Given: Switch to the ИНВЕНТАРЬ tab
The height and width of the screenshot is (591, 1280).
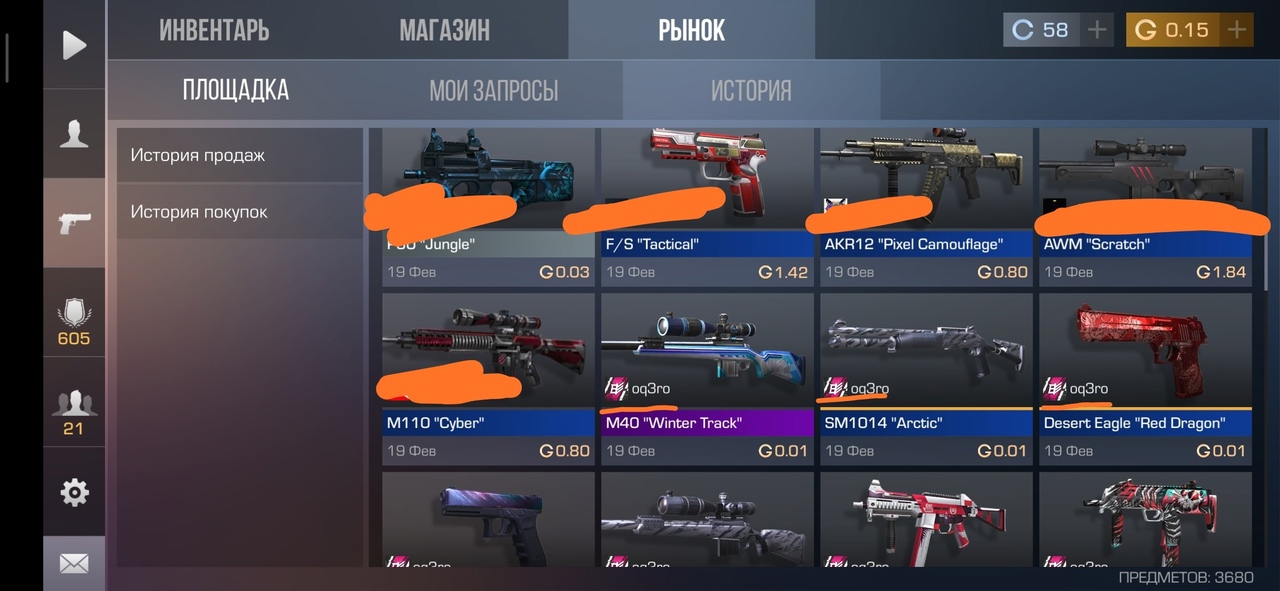Looking at the screenshot, I should (214, 30).
